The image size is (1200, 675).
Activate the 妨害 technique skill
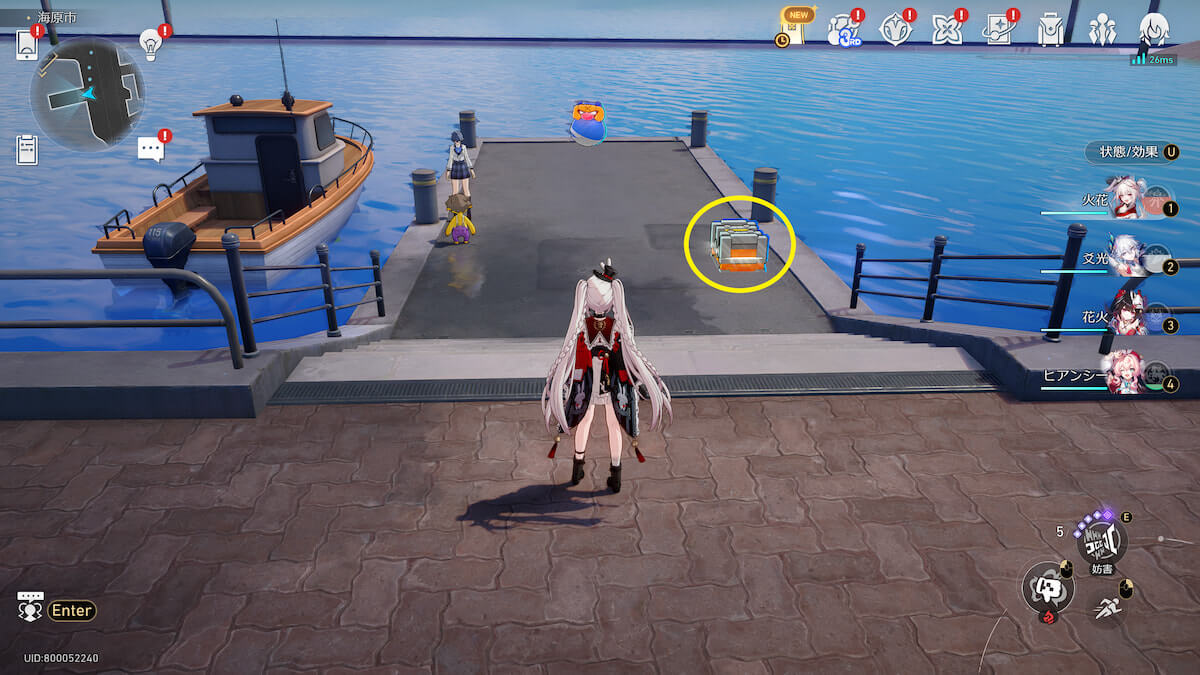1101,542
